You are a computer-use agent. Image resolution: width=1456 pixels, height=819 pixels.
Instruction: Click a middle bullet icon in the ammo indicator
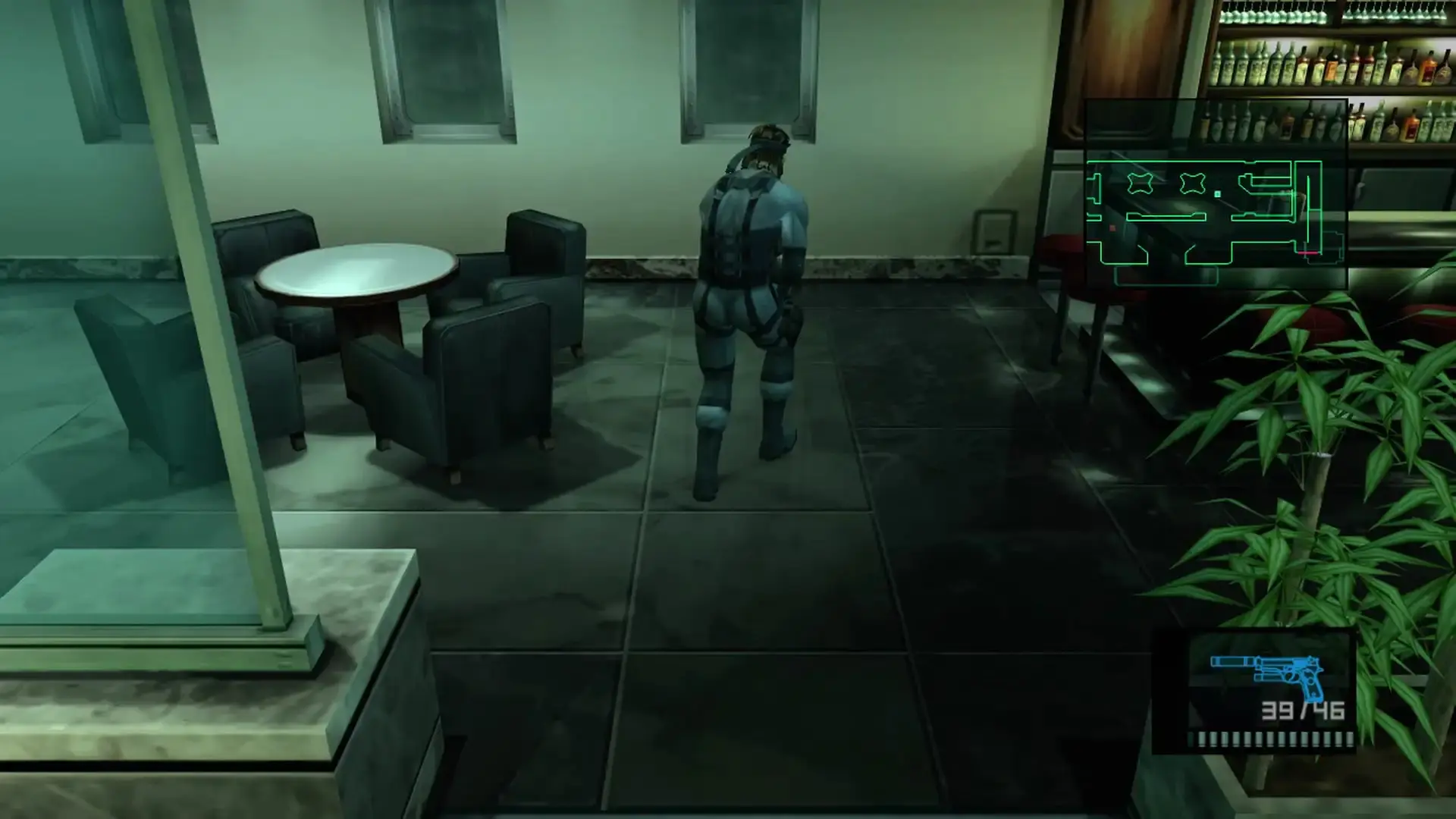pyautogui.click(x=1270, y=739)
